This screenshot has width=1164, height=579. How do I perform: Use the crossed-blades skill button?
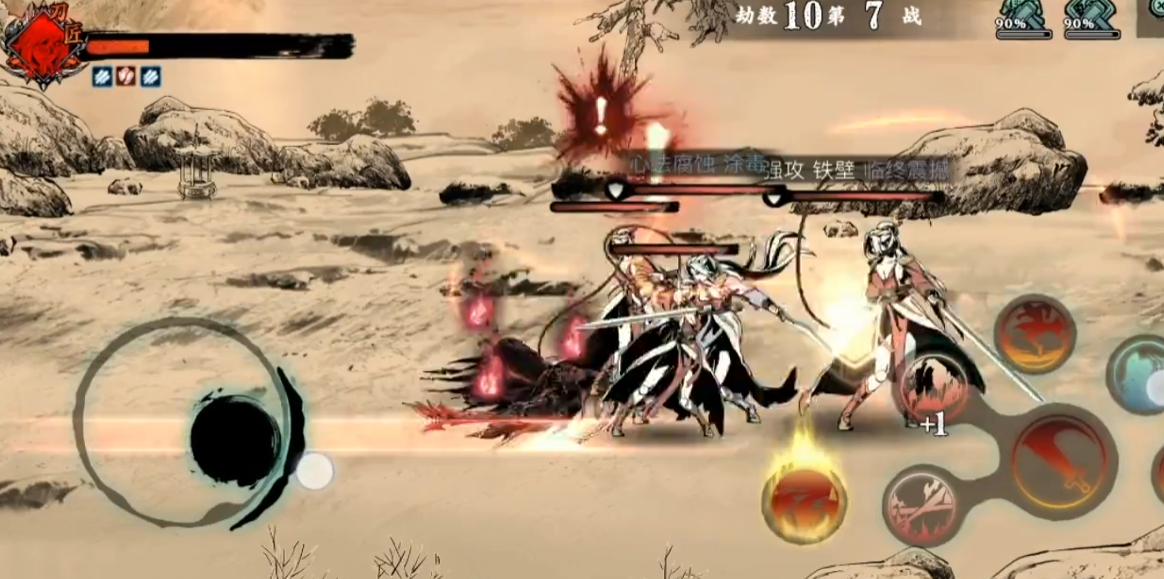coord(921,505)
